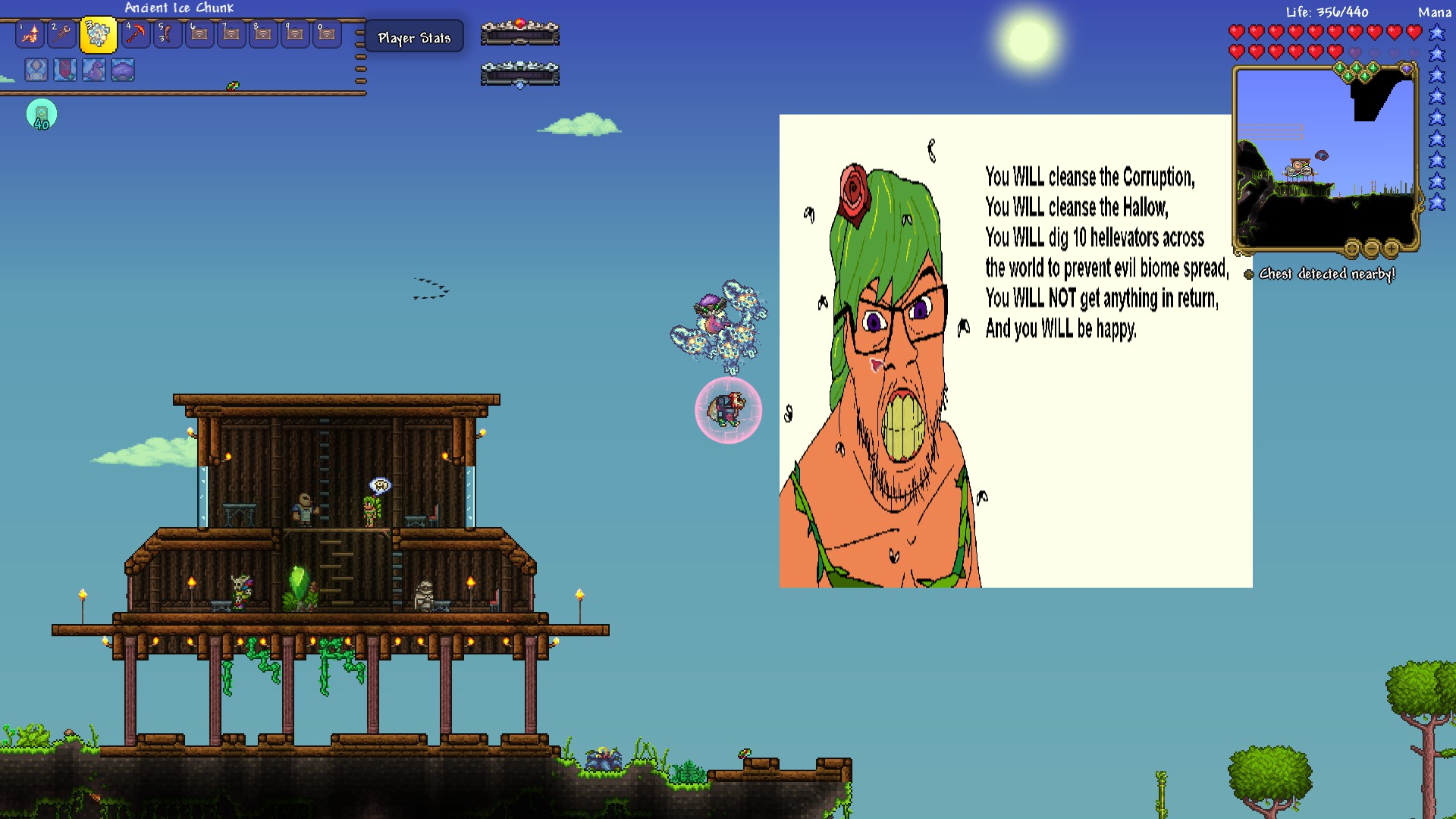Select the flaming weapon in hotbar slot 1
Viewport: 1456px width, 819px height.
(30, 34)
